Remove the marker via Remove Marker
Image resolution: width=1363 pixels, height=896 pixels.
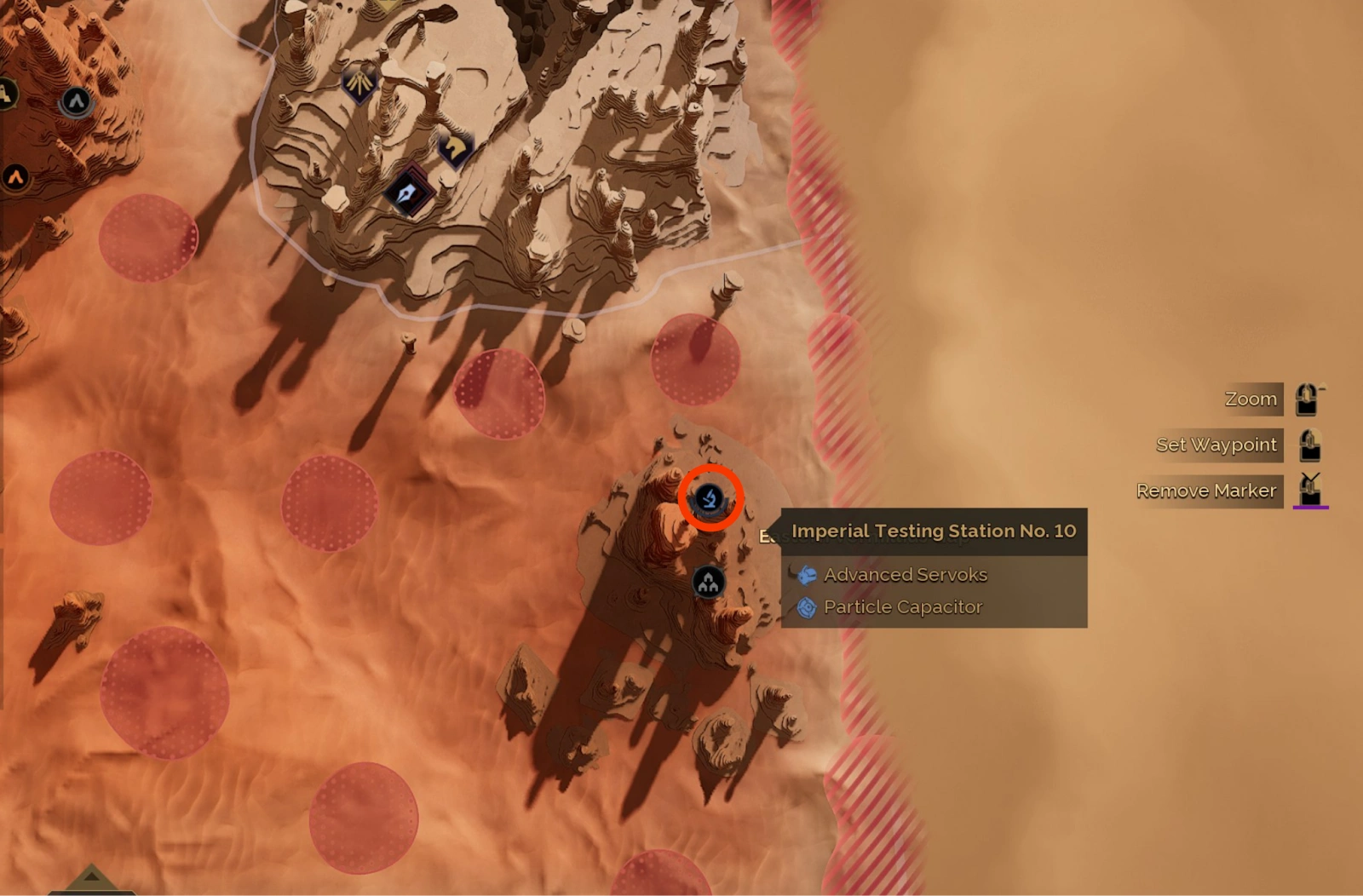click(x=1206, y=490)
